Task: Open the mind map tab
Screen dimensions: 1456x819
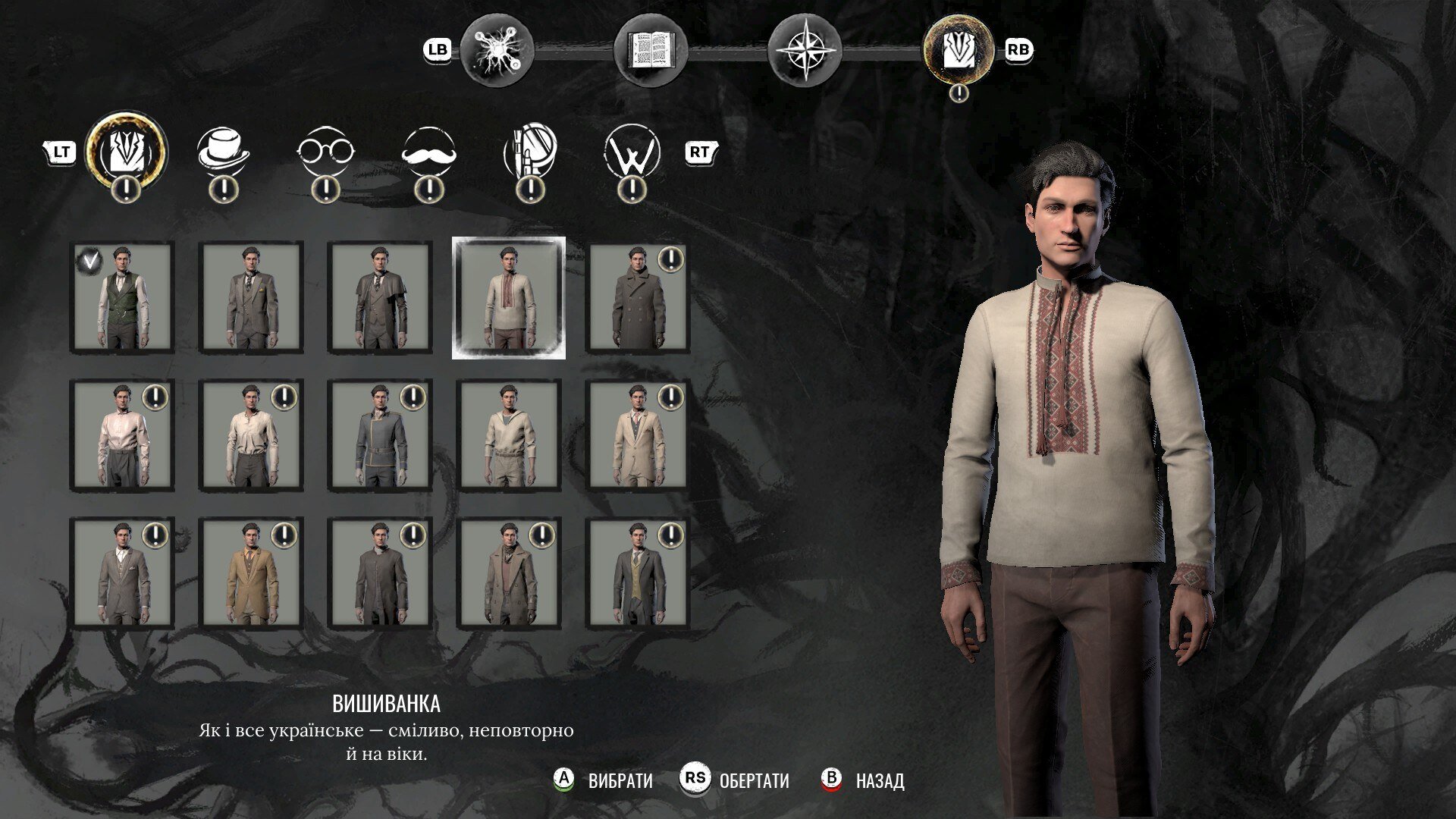Action: pyautogui.click(x=497, y=51)
